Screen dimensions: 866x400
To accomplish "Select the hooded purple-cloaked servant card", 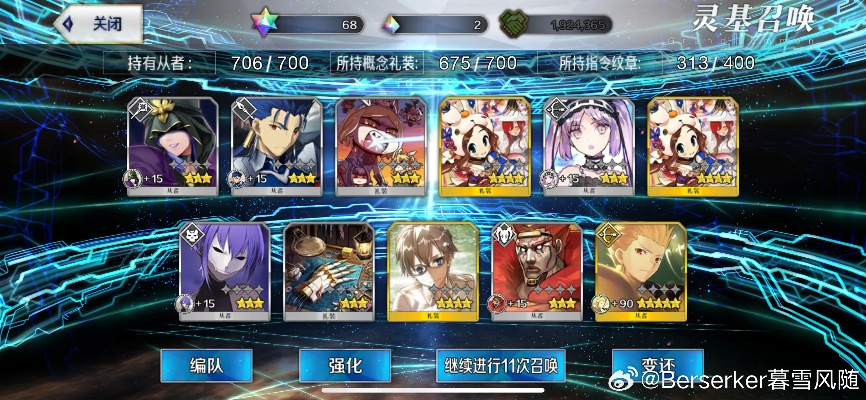I will [x=172, y=144].
